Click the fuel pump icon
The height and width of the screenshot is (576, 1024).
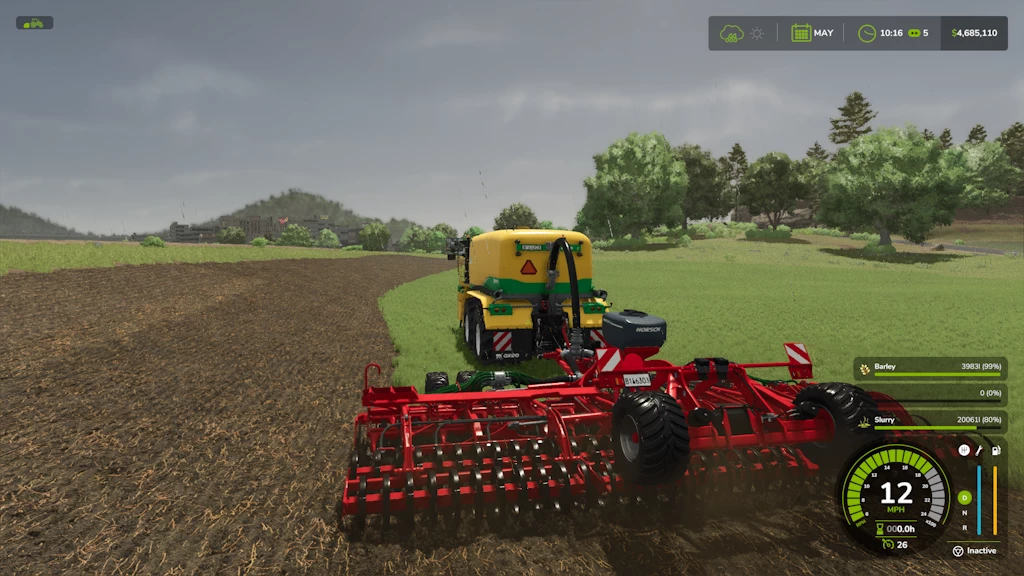point(994,451)
